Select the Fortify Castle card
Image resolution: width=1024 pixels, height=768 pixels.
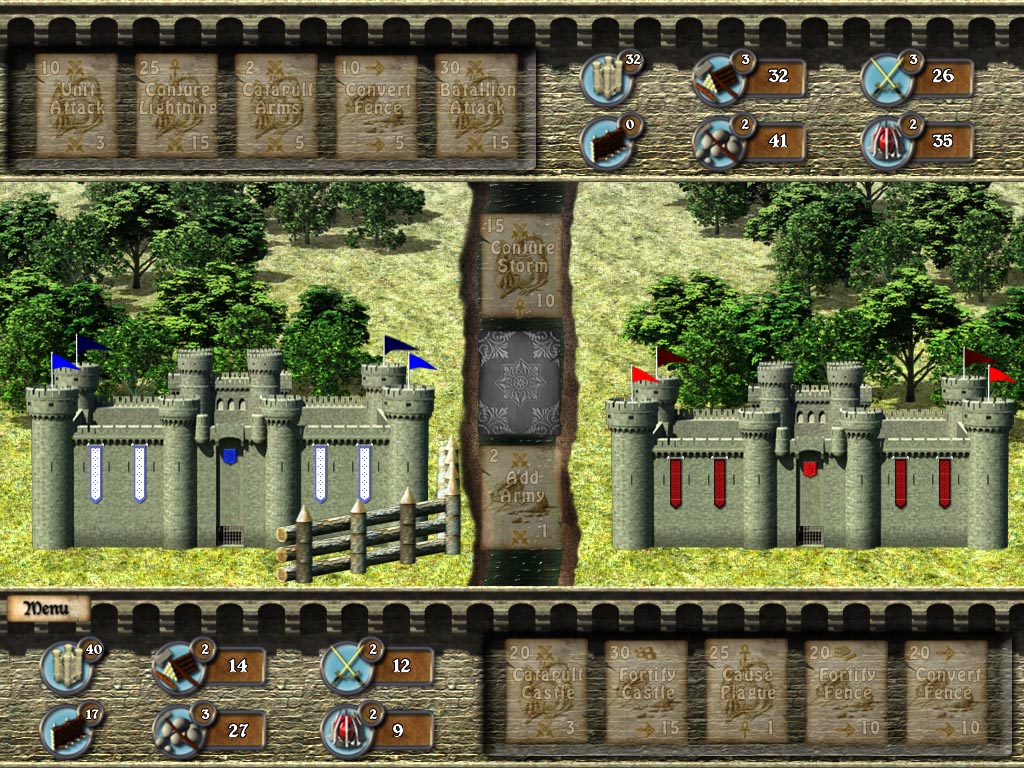646,691
